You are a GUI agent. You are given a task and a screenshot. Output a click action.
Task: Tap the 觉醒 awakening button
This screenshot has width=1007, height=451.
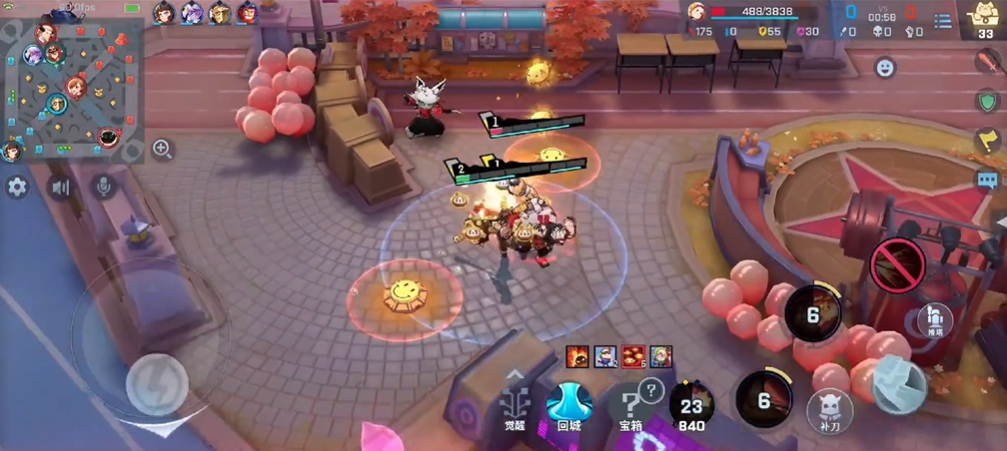pyautogui.click(x=514, y=406)
